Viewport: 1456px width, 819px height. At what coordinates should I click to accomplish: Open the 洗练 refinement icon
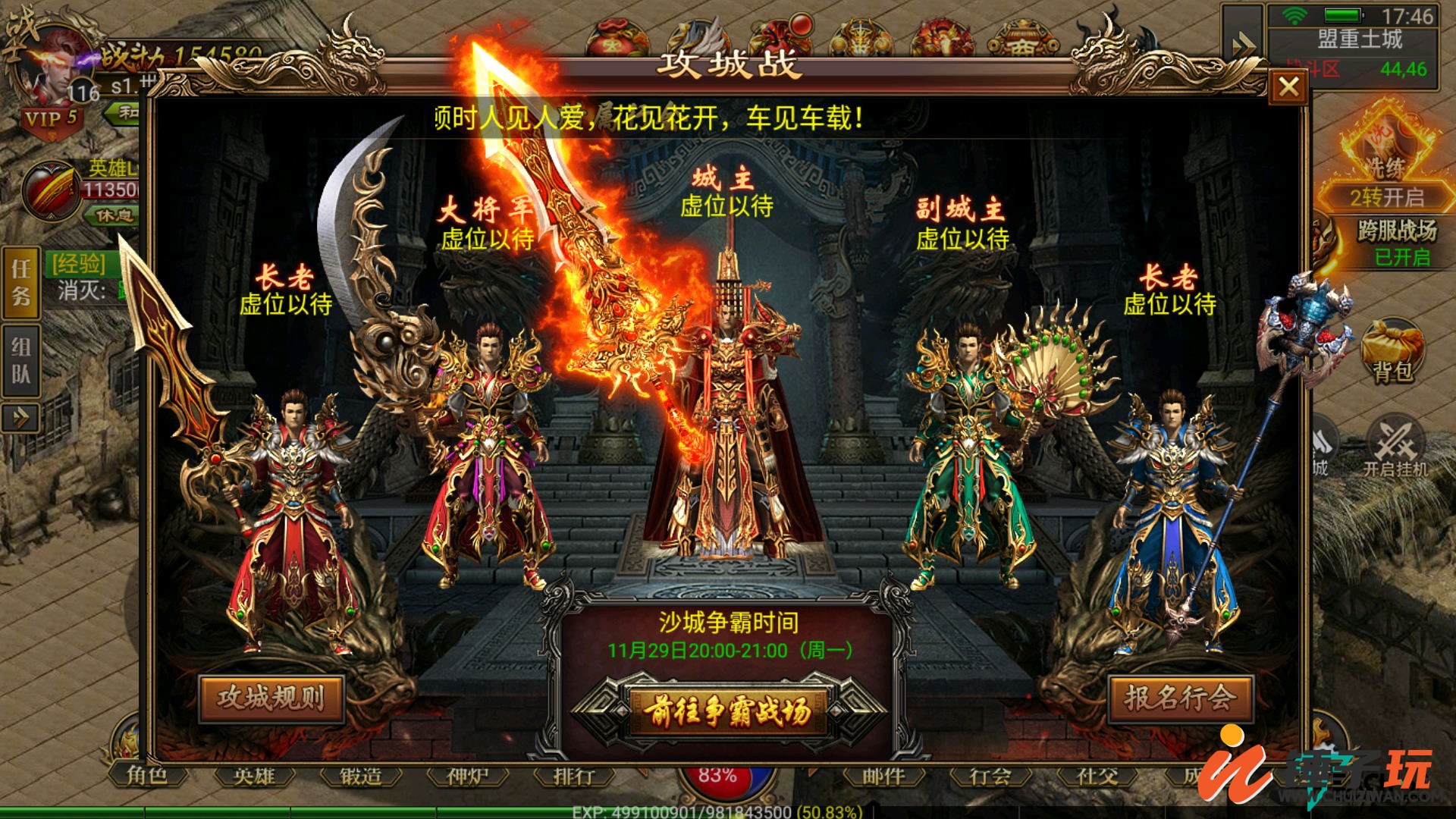click(x=1386, y=152)
